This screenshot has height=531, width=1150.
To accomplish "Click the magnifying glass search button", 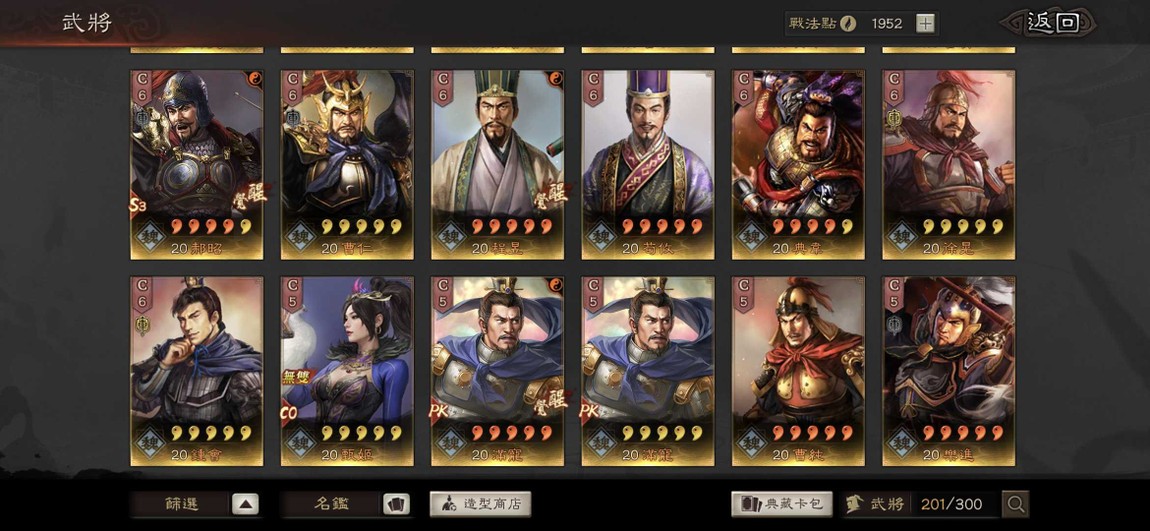I will coord(1015,504).
